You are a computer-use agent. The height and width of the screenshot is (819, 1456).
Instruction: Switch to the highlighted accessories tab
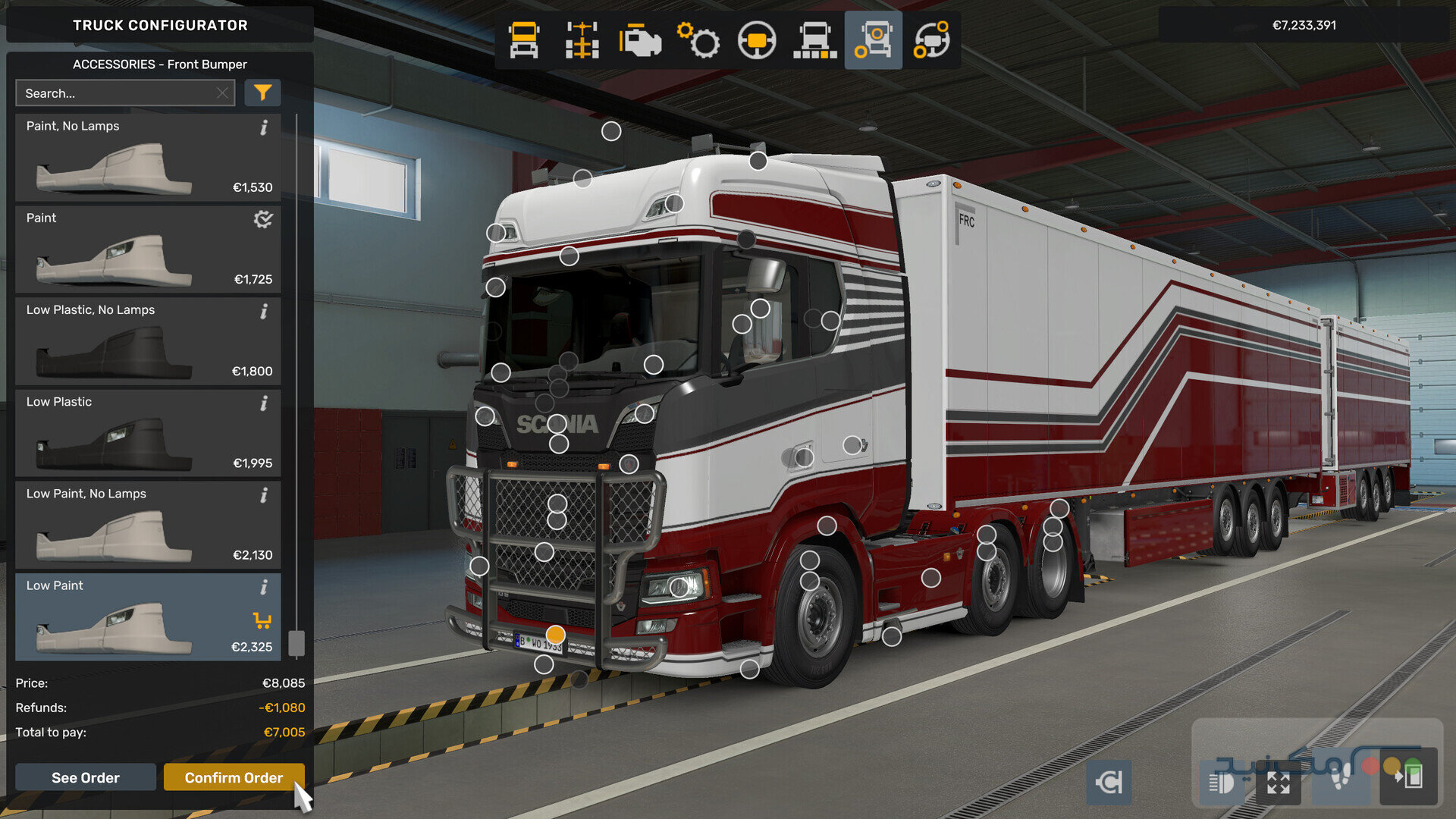coord(873,40)
